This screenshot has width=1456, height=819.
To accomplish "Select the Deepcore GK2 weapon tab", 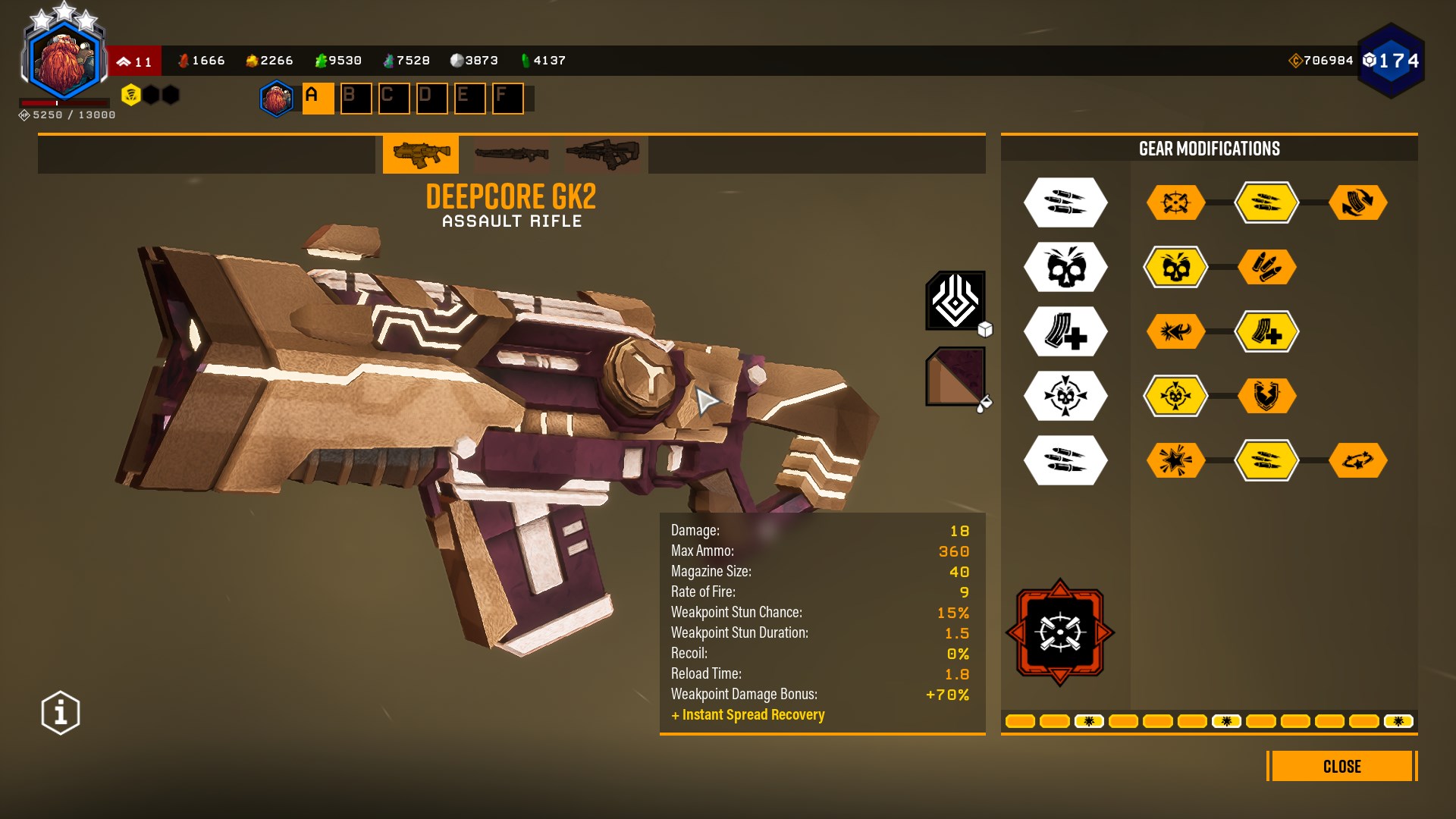I will click(421, 154).
